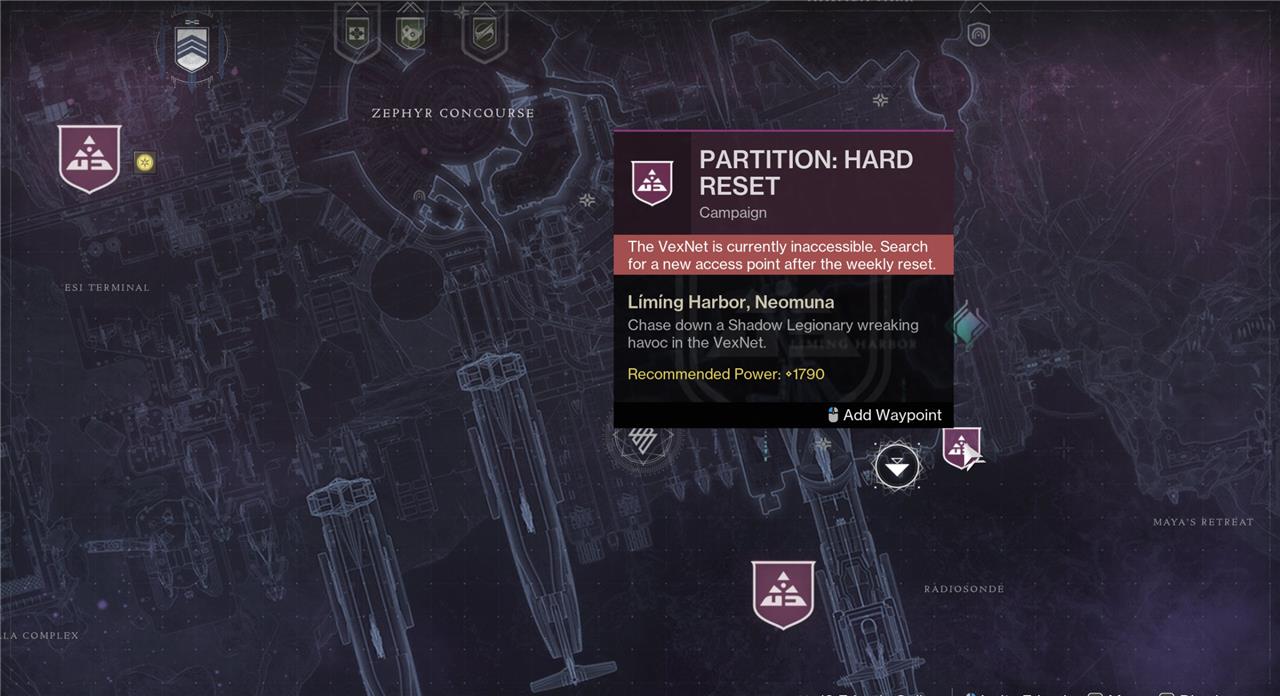The width and height of the screenshot is (1280, 696).
Task: Open the campaign shield marker near Radiosonde
Action: 783,594
